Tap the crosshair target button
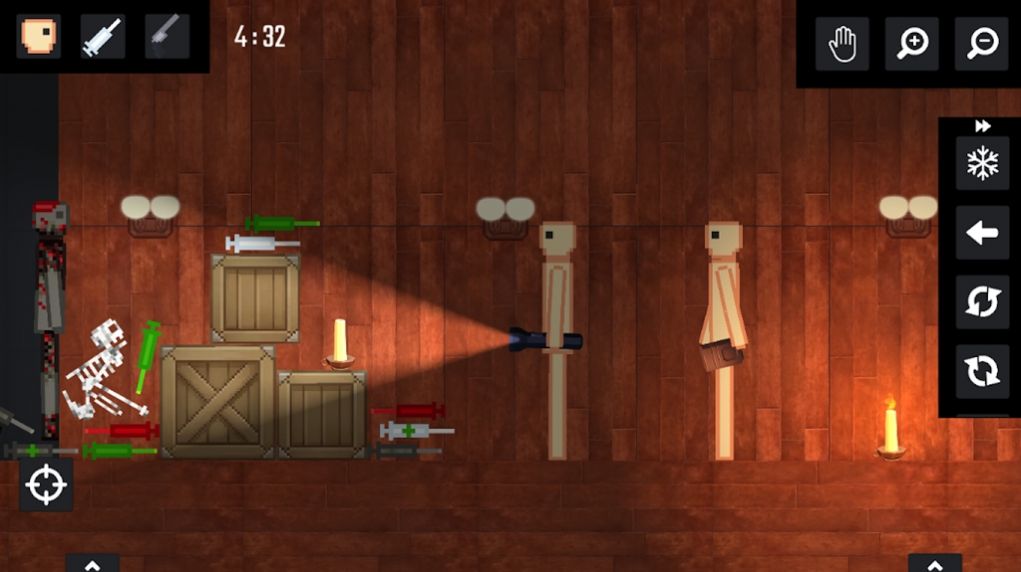1021x572 pixels. pos(46,485)
